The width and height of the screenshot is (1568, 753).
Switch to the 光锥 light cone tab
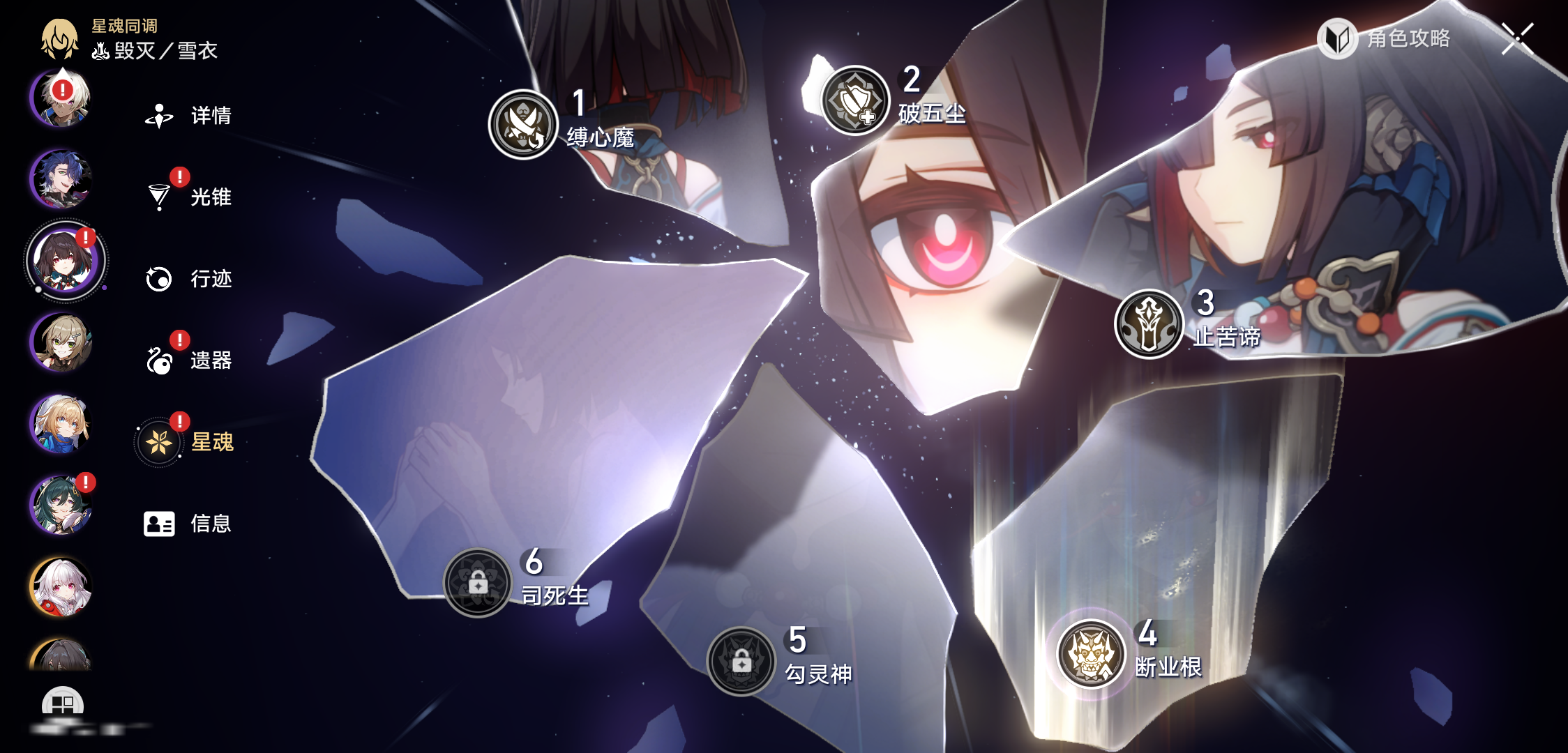[x=188, y=197]
